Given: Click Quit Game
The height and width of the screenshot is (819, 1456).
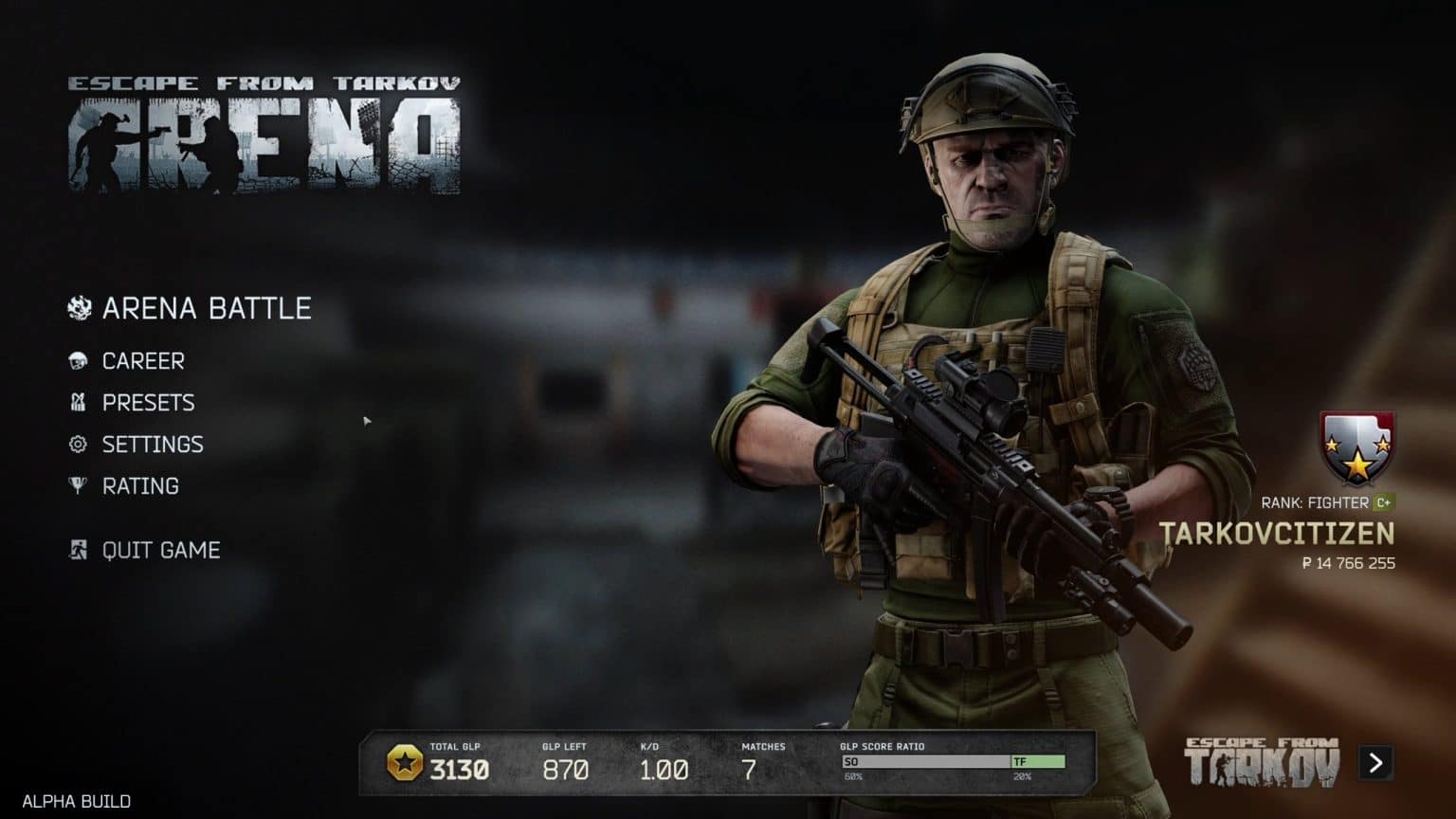Looking at the screenshot, I should (x=159, y=550).
